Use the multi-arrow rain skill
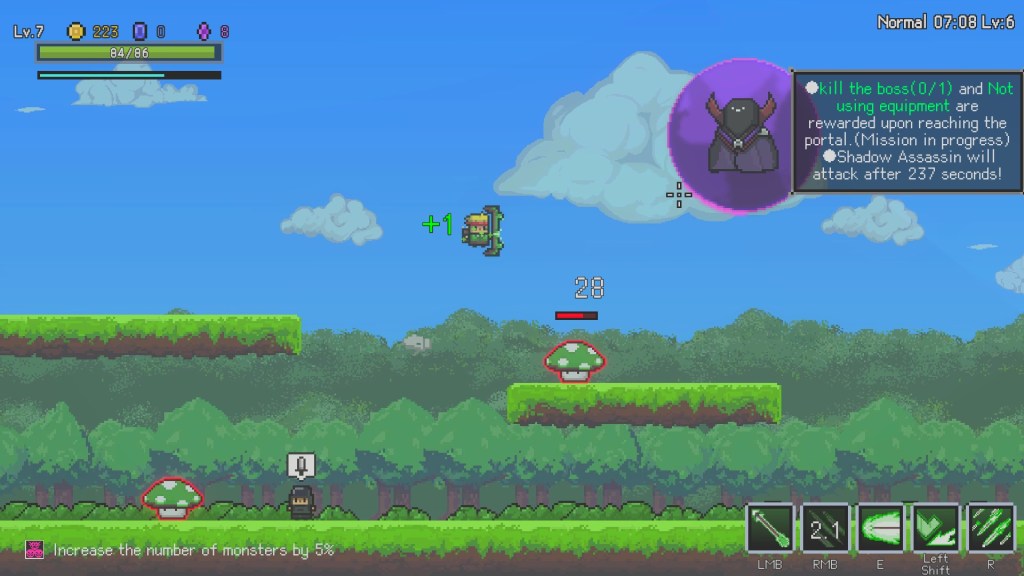The height and width of the screenshot is (576, 1024). pyautogui.click(x=990, y=528)
